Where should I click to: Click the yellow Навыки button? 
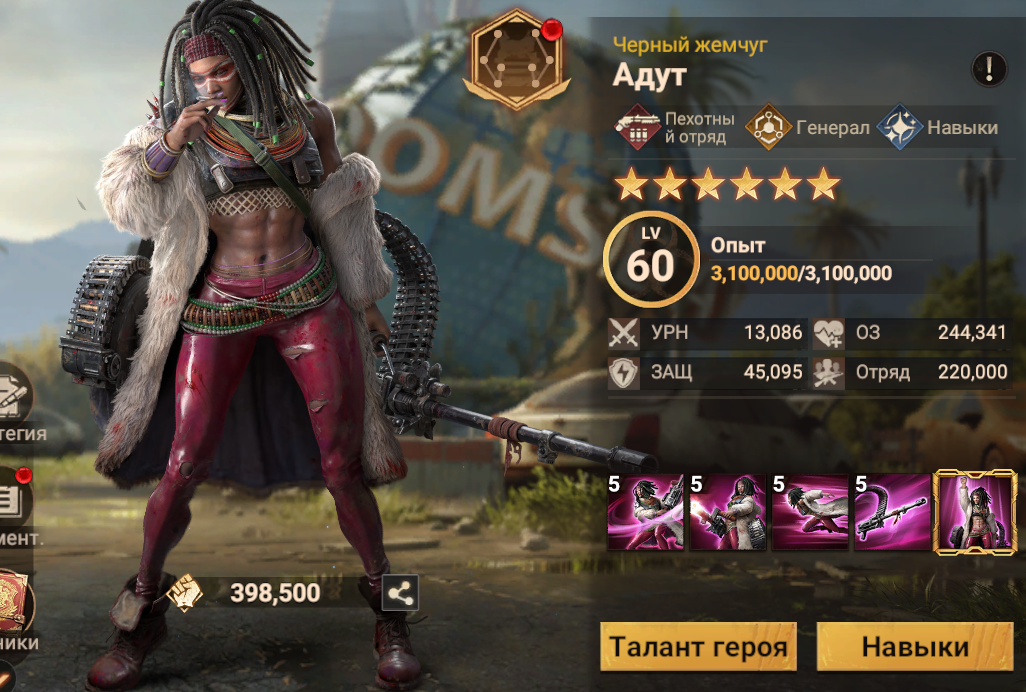(x=914, y=646)
